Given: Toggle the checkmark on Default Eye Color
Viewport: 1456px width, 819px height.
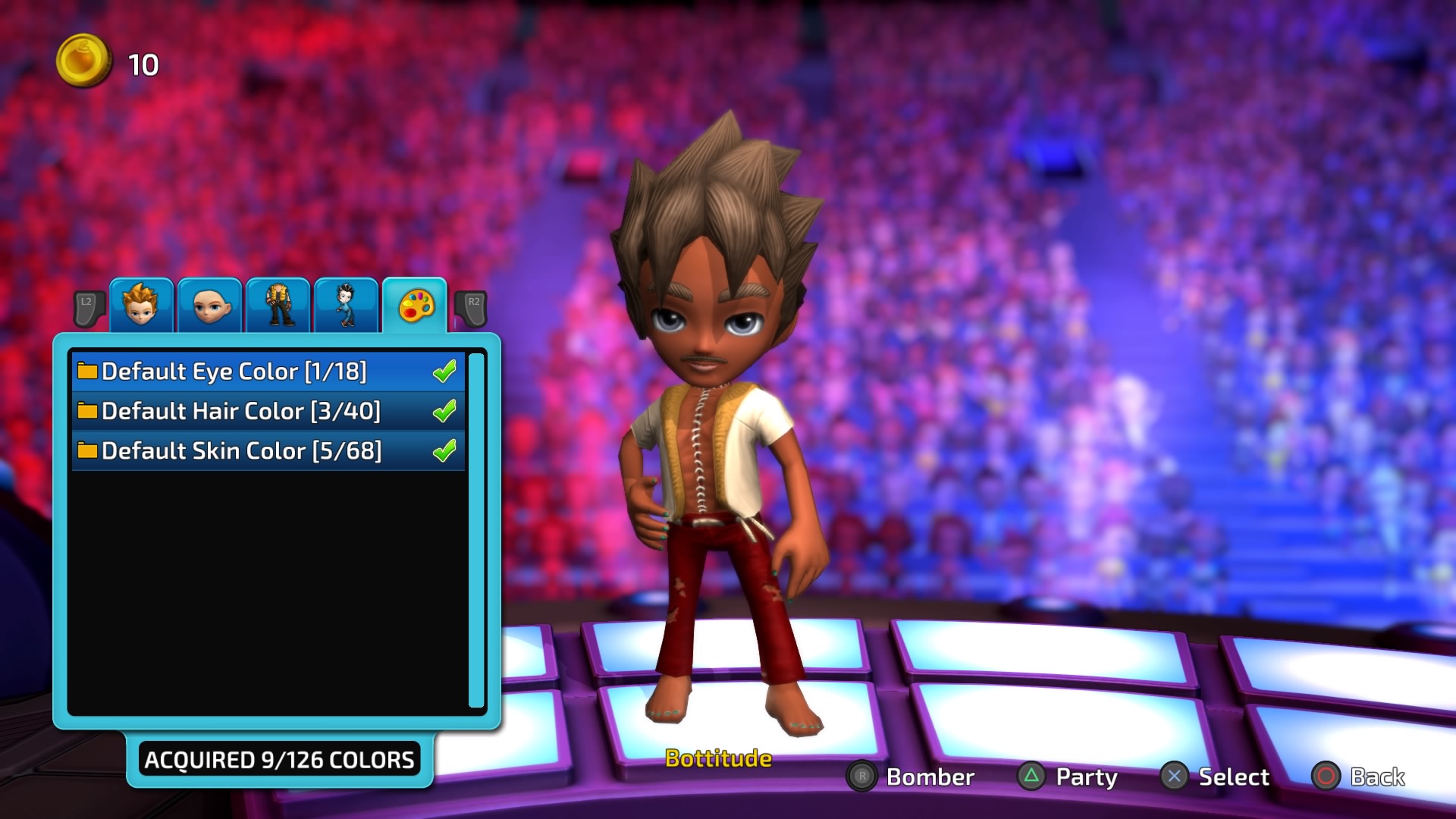Looking at the screenshot, I should pyautogui.click(x=446, y=372).
